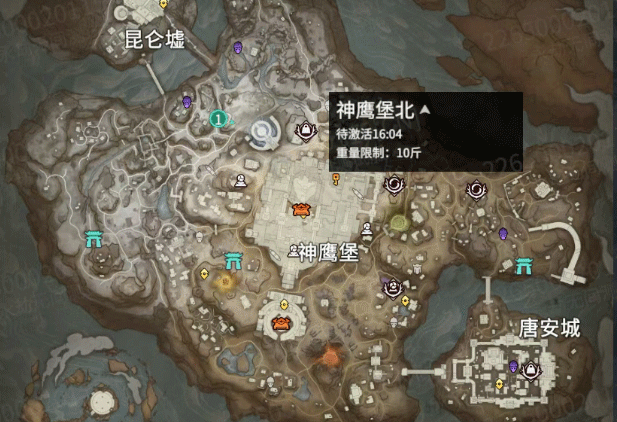617x422 pixels.
Task: Click the glowing yellow sun marker
Action: click(222, 283)
